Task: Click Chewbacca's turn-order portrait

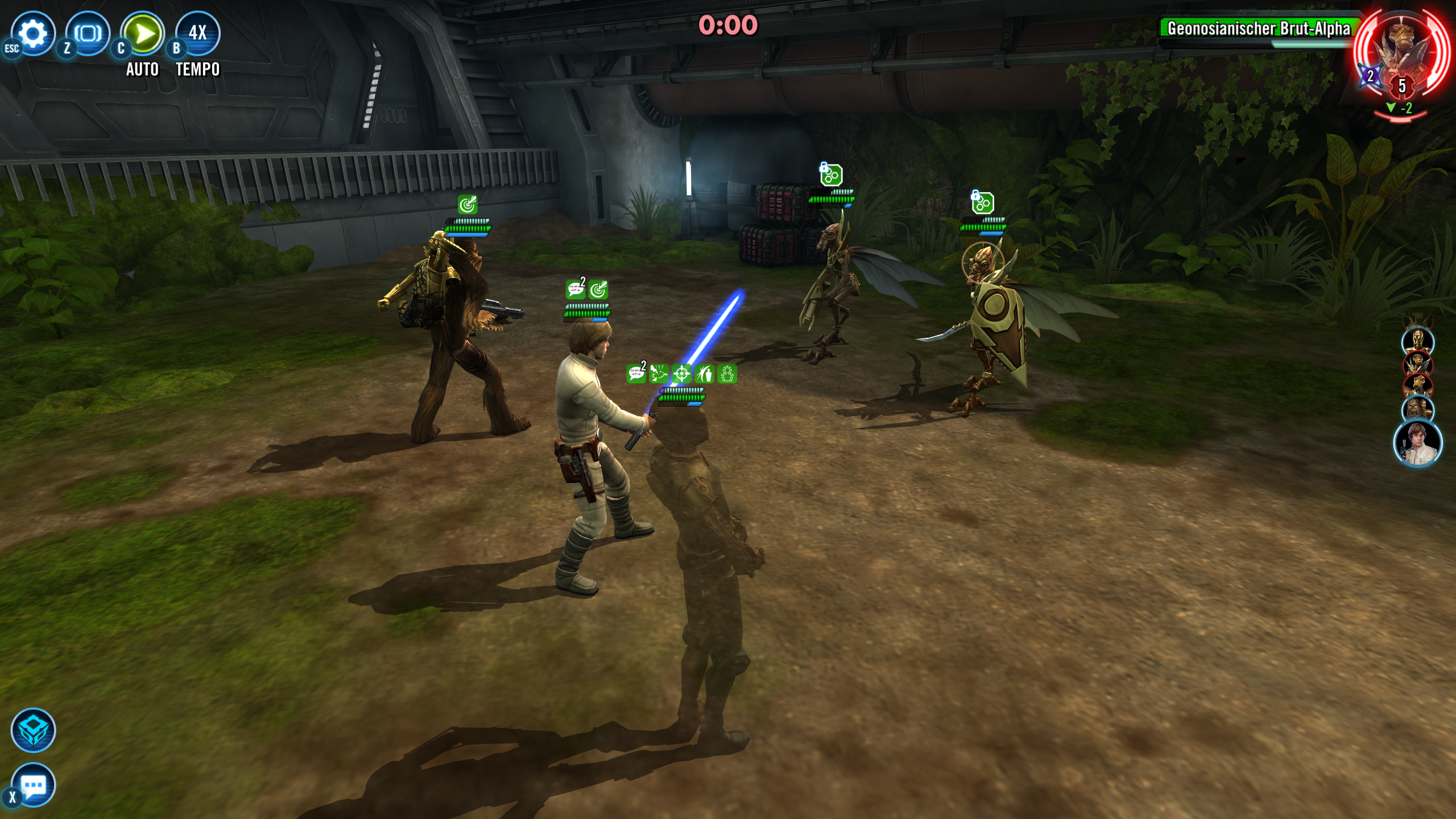Action: [x=1417, y=408]
